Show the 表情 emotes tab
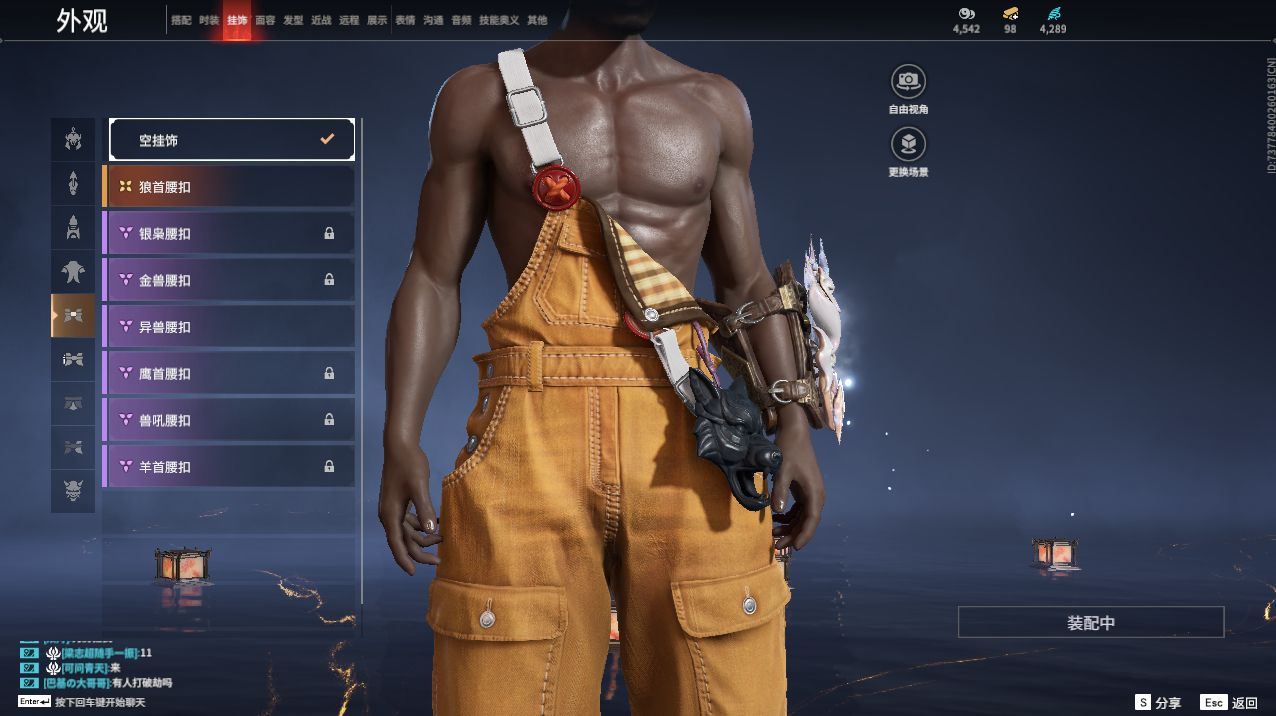This screenshot has width=1276, height=716. (x=405, y=20)
